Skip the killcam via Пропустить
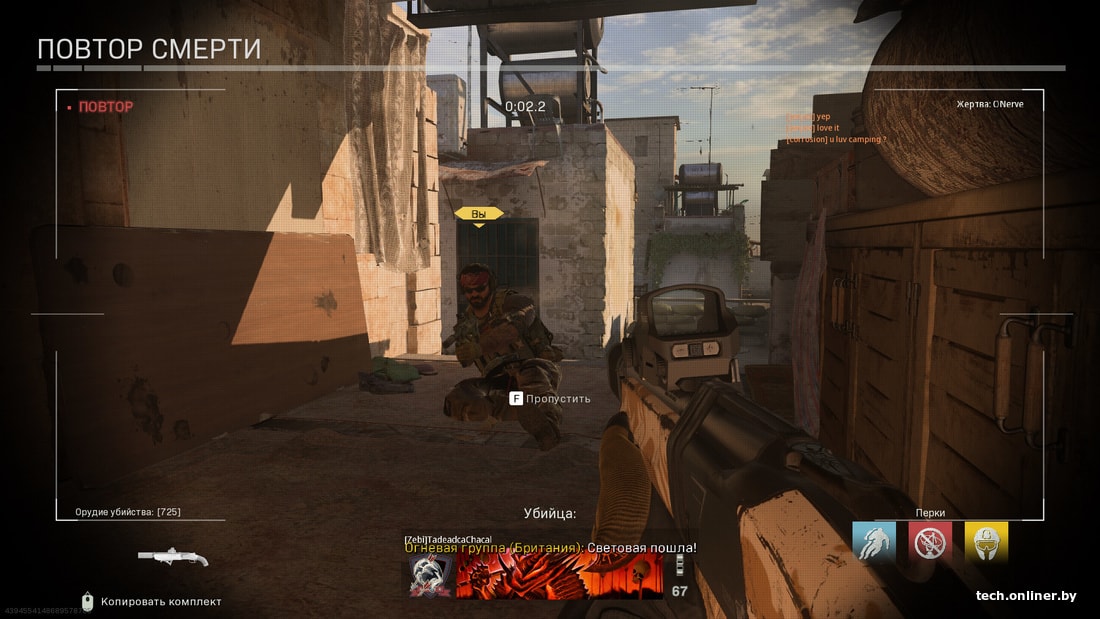Screen dimensions: 1100x619 [550, 398]
